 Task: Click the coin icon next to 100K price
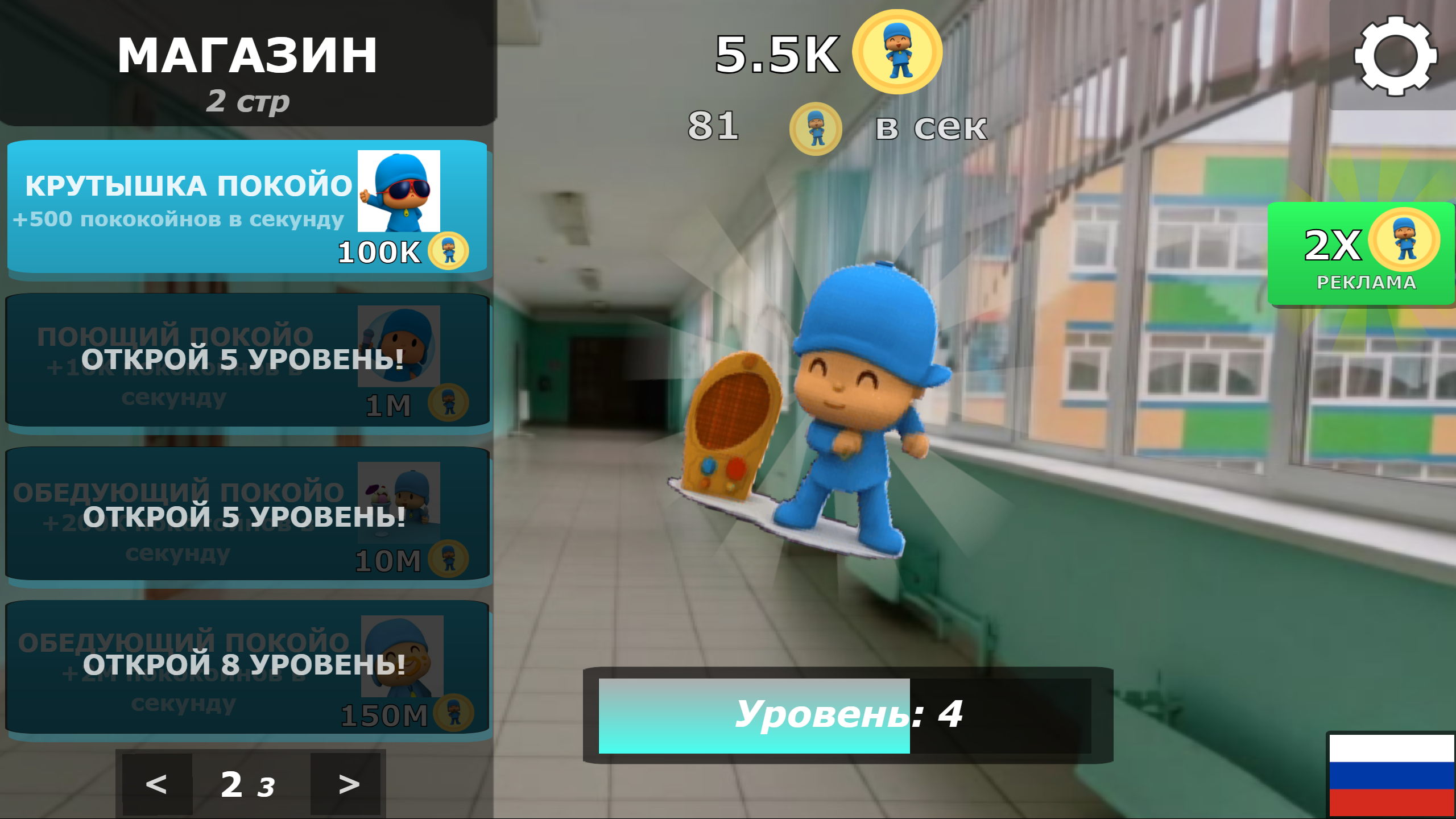[449, 252]
